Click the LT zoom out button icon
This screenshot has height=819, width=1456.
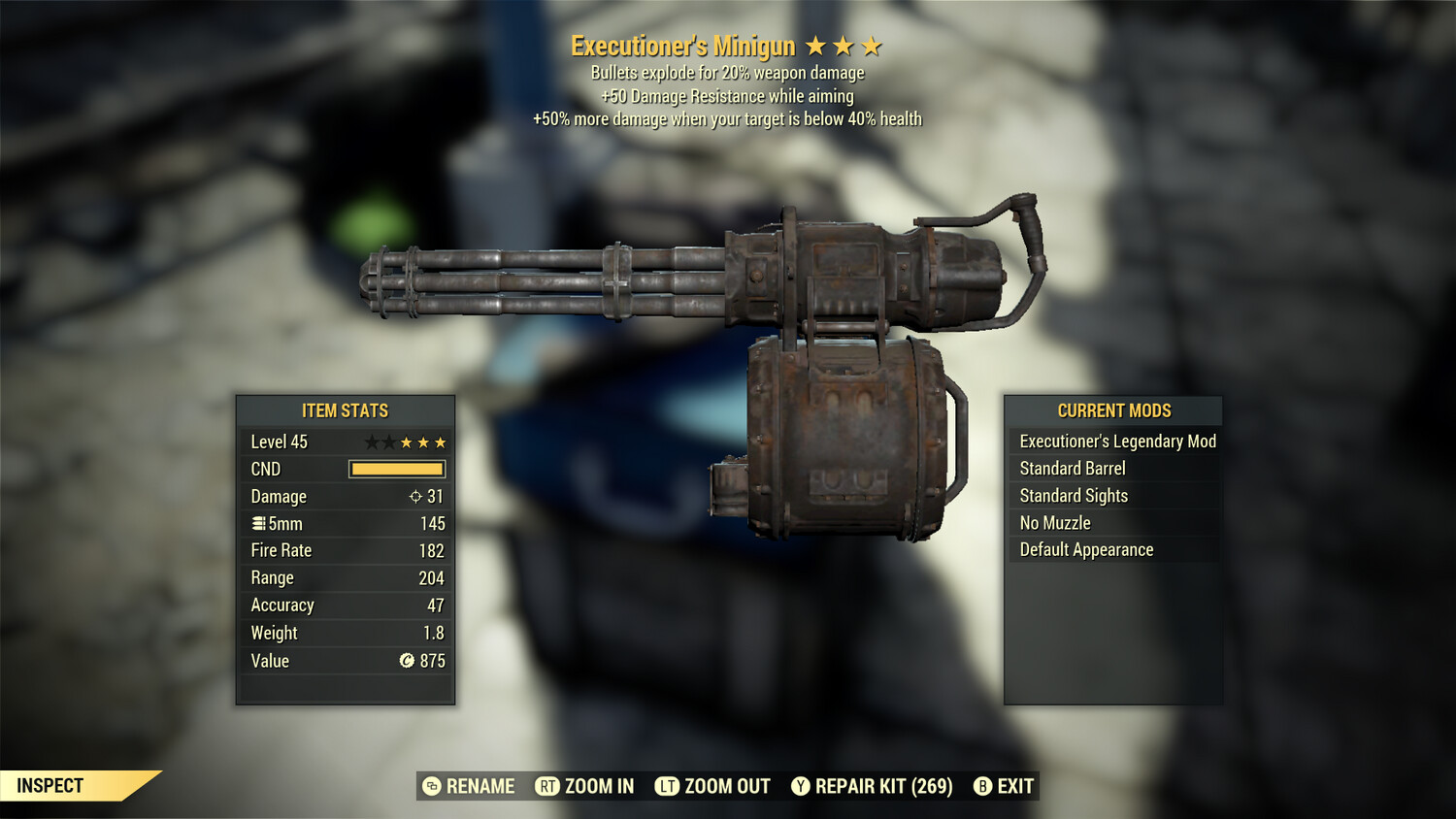click(666, 786)
